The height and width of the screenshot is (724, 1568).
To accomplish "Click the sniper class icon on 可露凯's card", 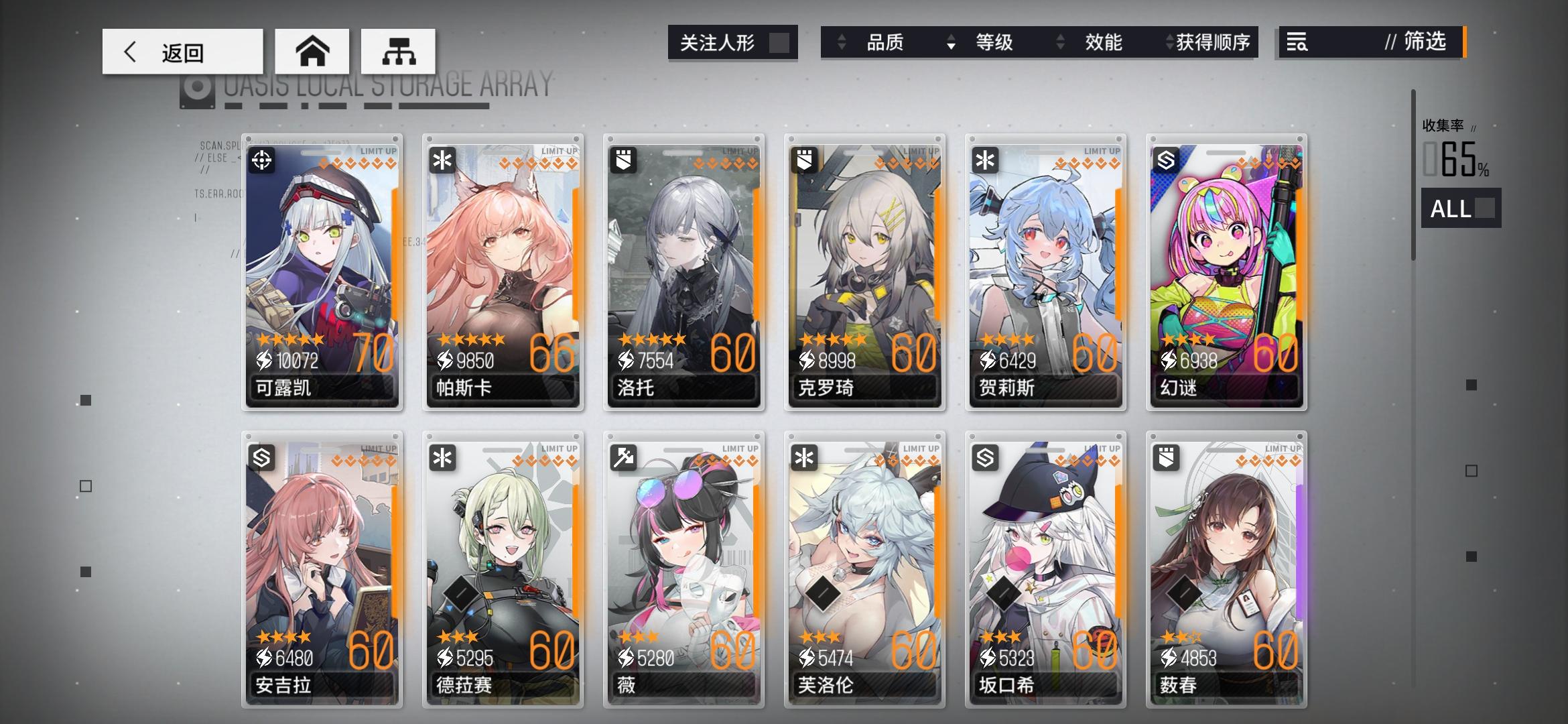I will click(261, 159).
